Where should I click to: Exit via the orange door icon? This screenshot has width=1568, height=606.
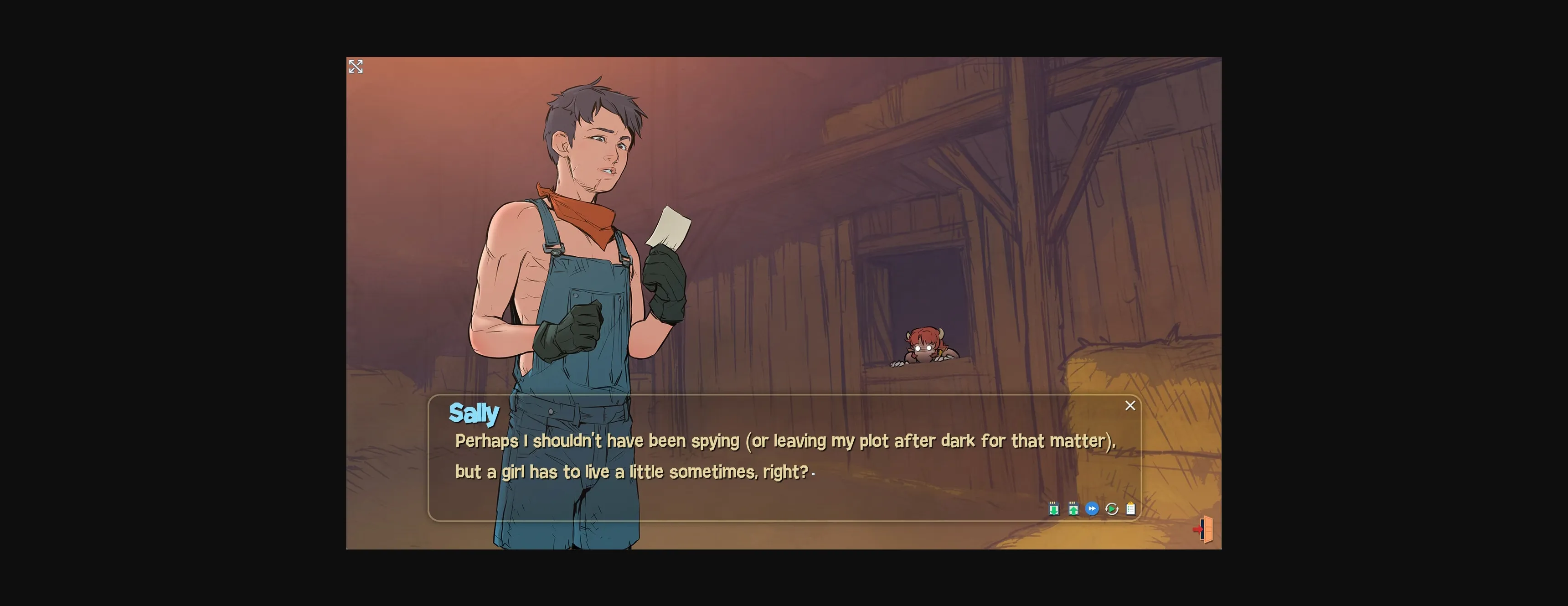[x=1204, y=529]
